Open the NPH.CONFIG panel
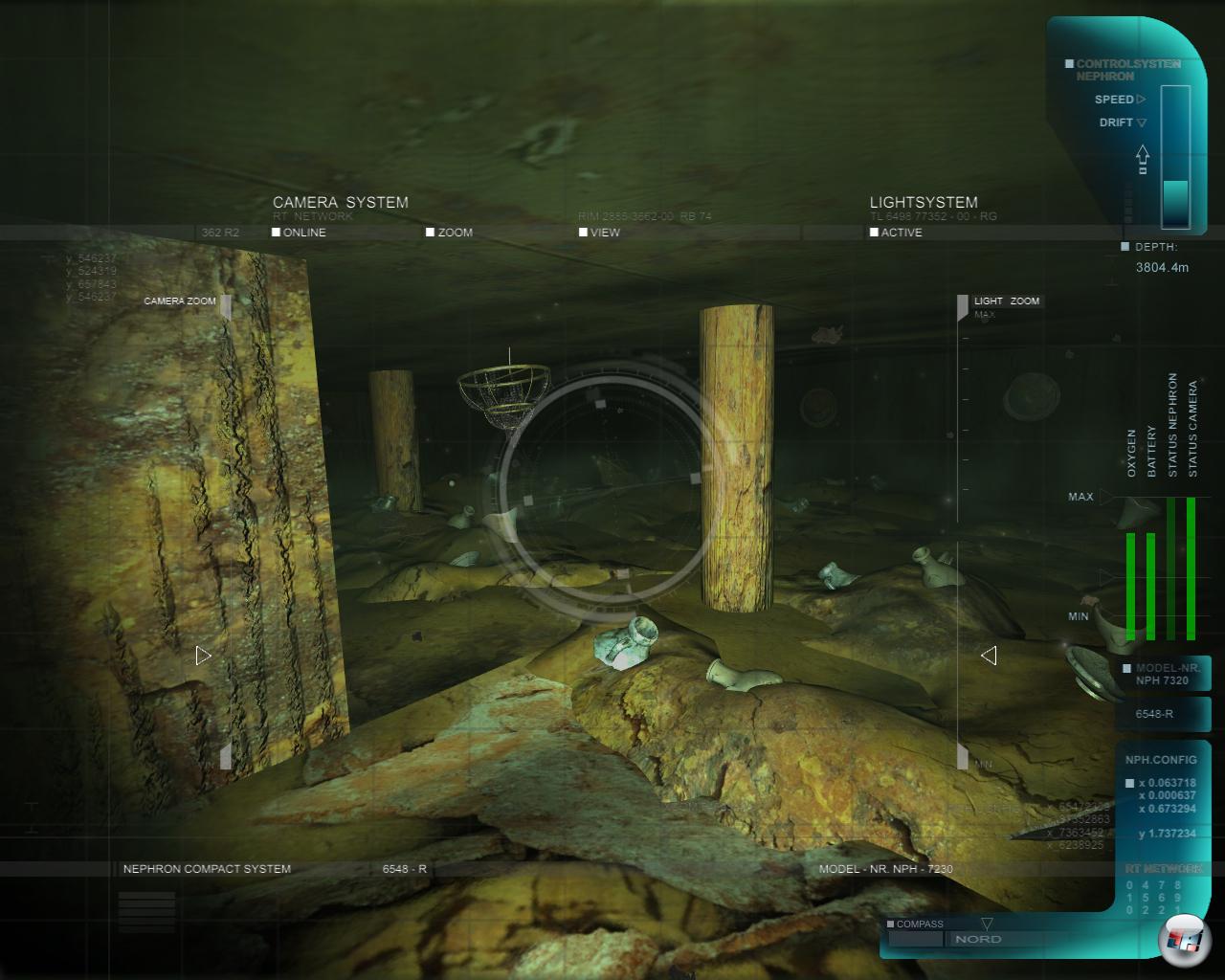This screenshot has width=1225, height=980. [x=1161, y=760]
